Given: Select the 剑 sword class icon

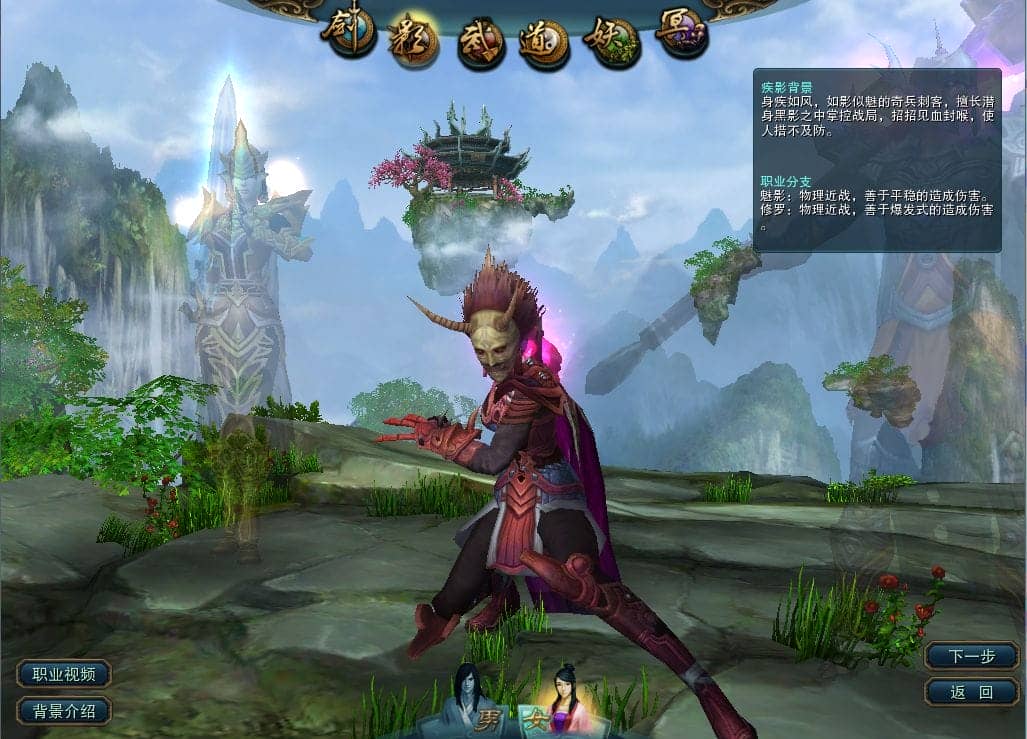Looking at the screenshot, I should (x=348, y=33).
